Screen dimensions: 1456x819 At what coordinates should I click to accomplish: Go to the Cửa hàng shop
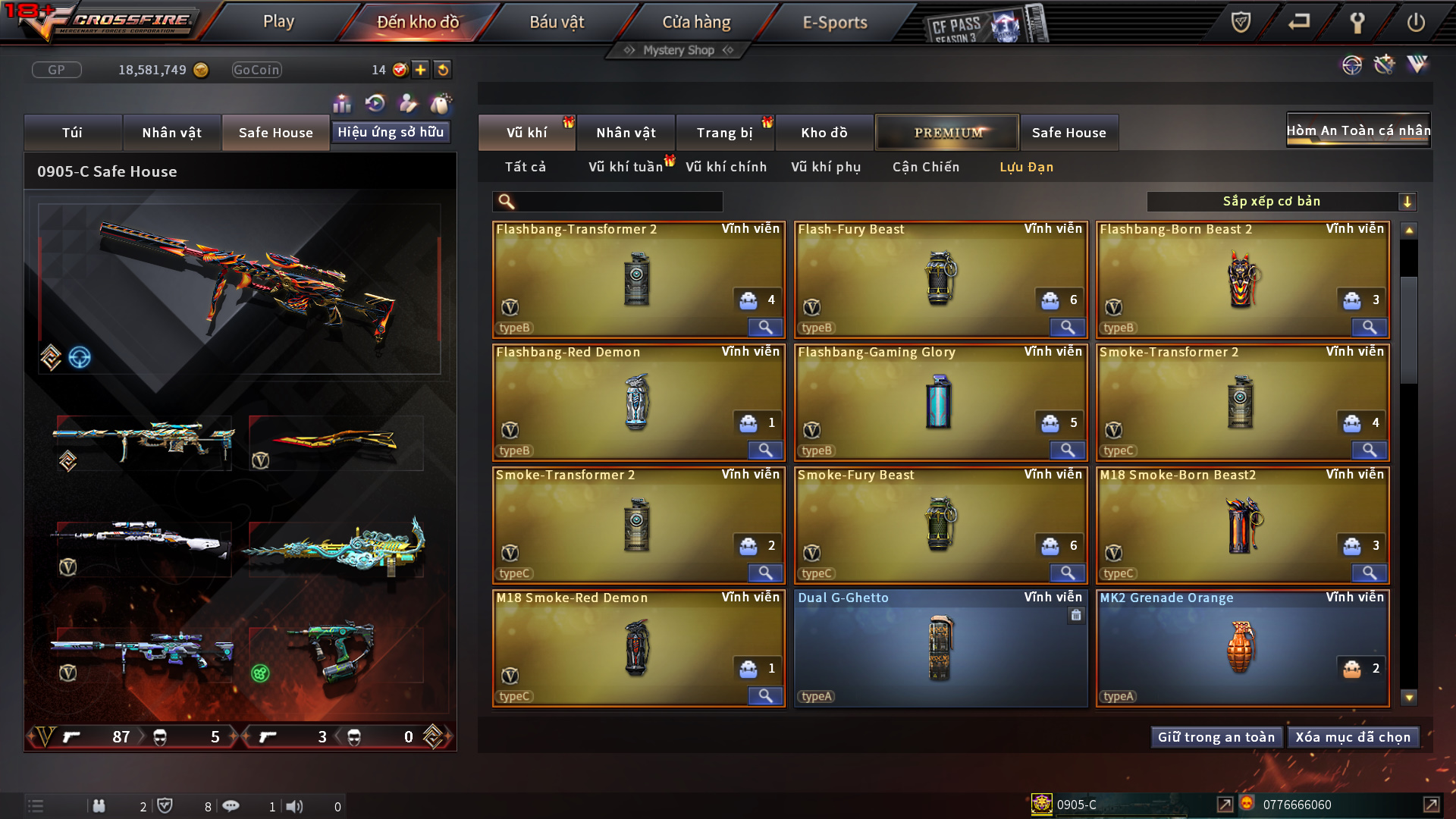pos(696,22)
